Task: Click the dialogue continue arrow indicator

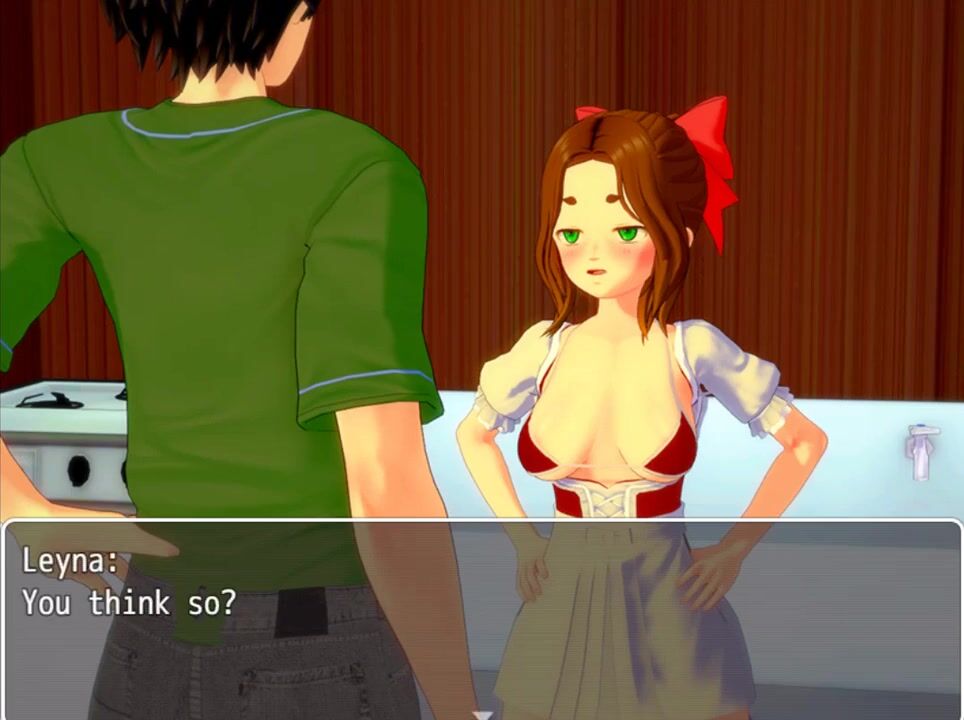Action: (483, 714)
